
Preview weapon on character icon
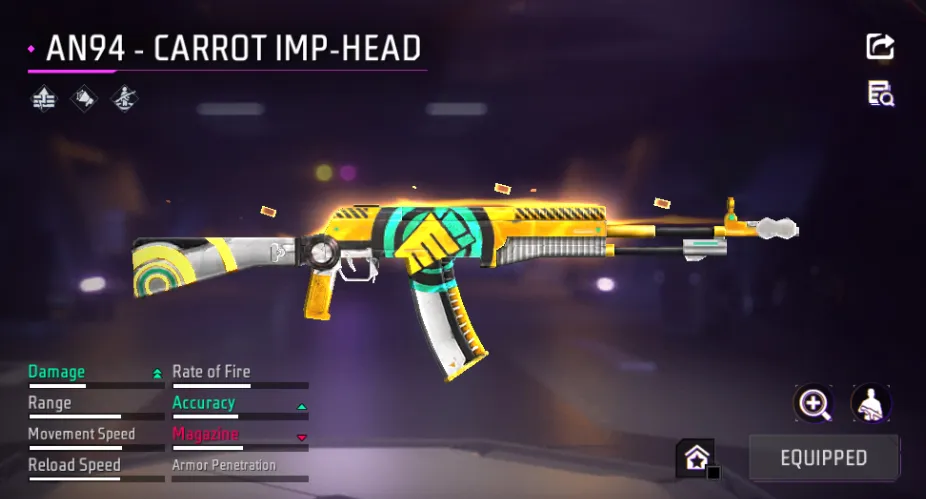click(x=870, y=404)
